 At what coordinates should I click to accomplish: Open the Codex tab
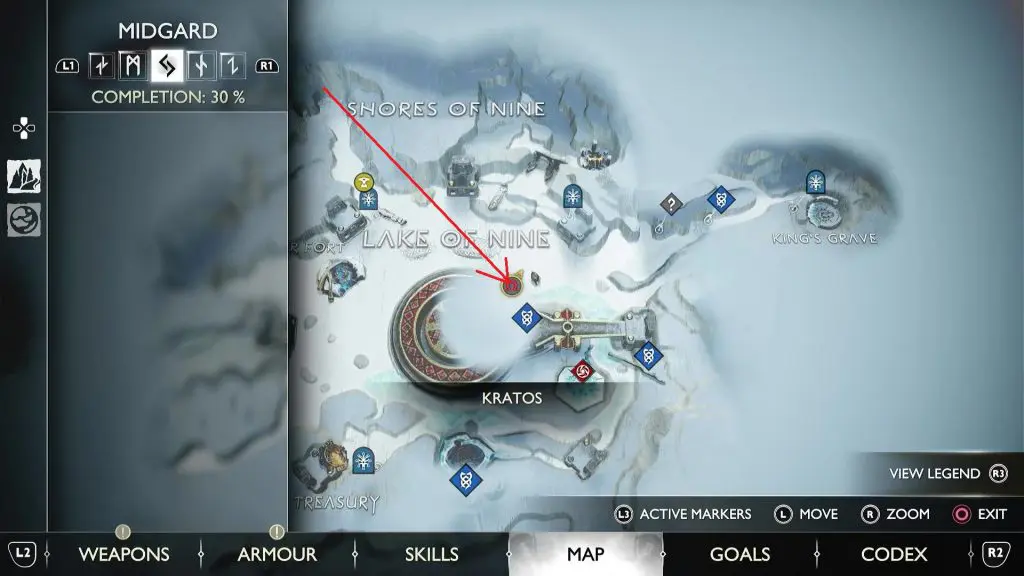pos(894,554)
